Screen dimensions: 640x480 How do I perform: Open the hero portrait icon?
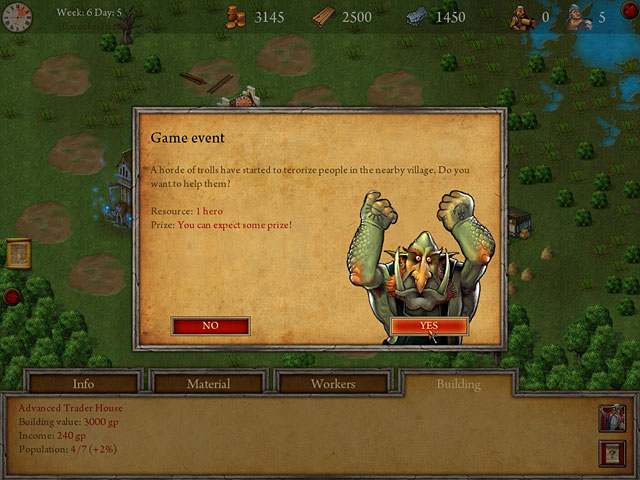(613, 416)
